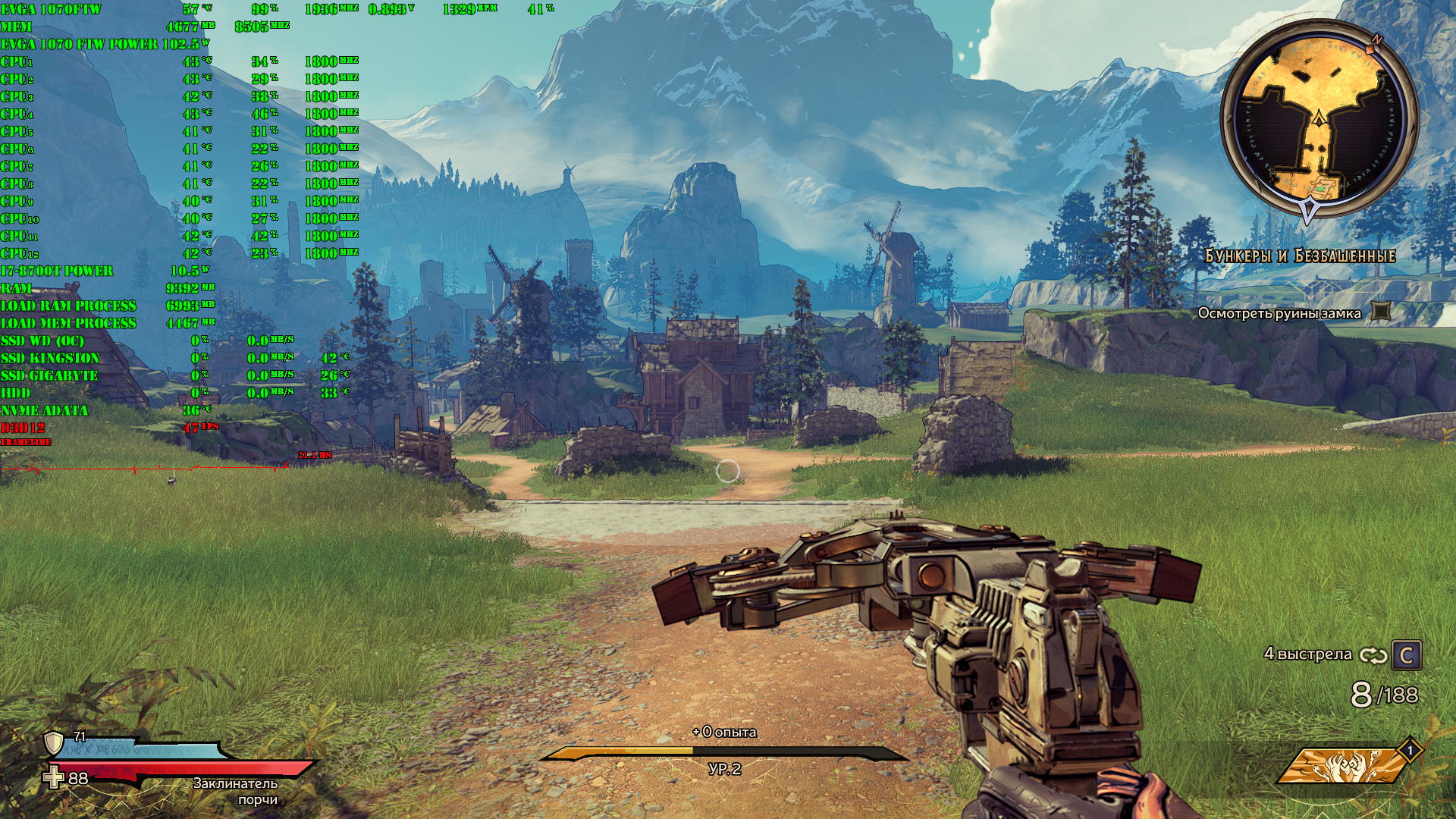Open the Бункеры и Безбашенные quest tracker

(x=1300, y=256)
